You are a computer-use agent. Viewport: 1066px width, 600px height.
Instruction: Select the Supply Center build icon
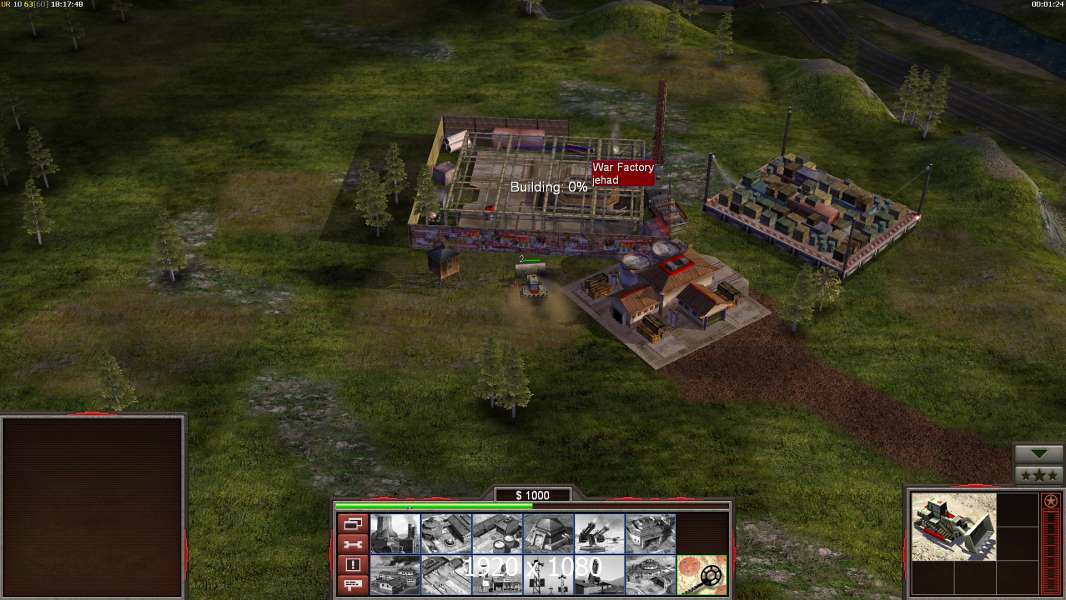point(498,534)
